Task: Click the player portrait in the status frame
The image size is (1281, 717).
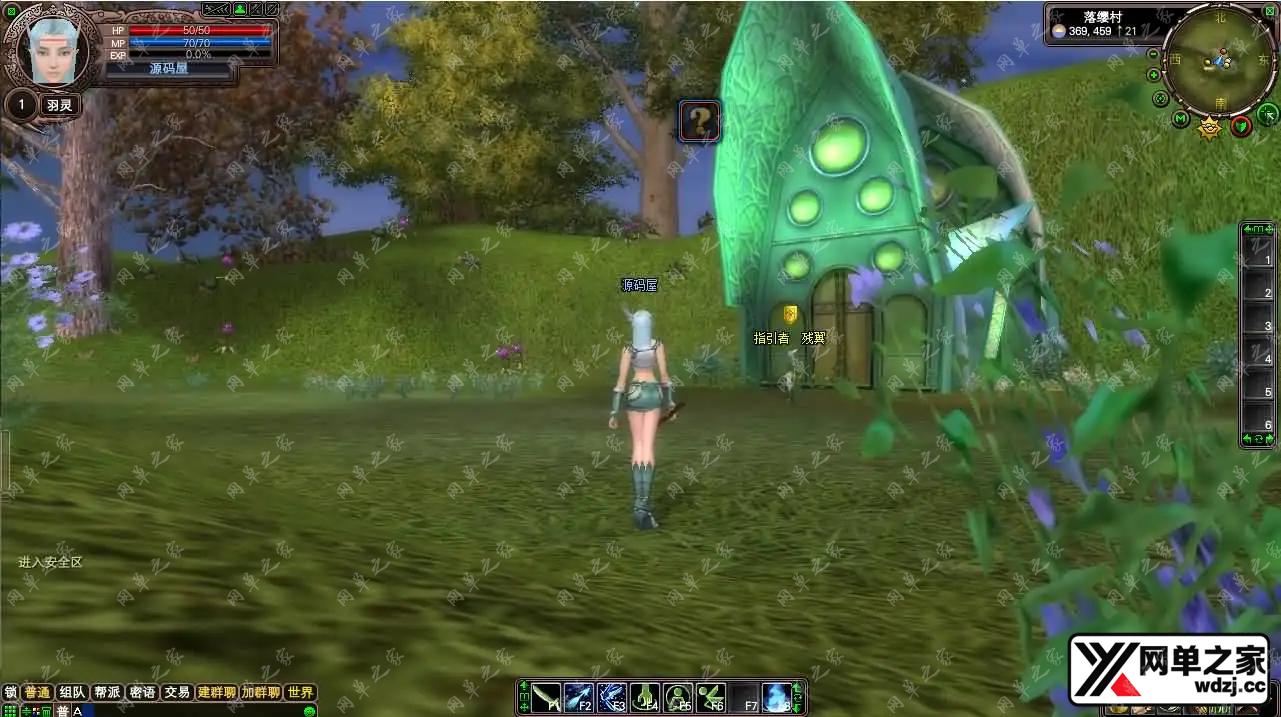Action: click(52, 51)
